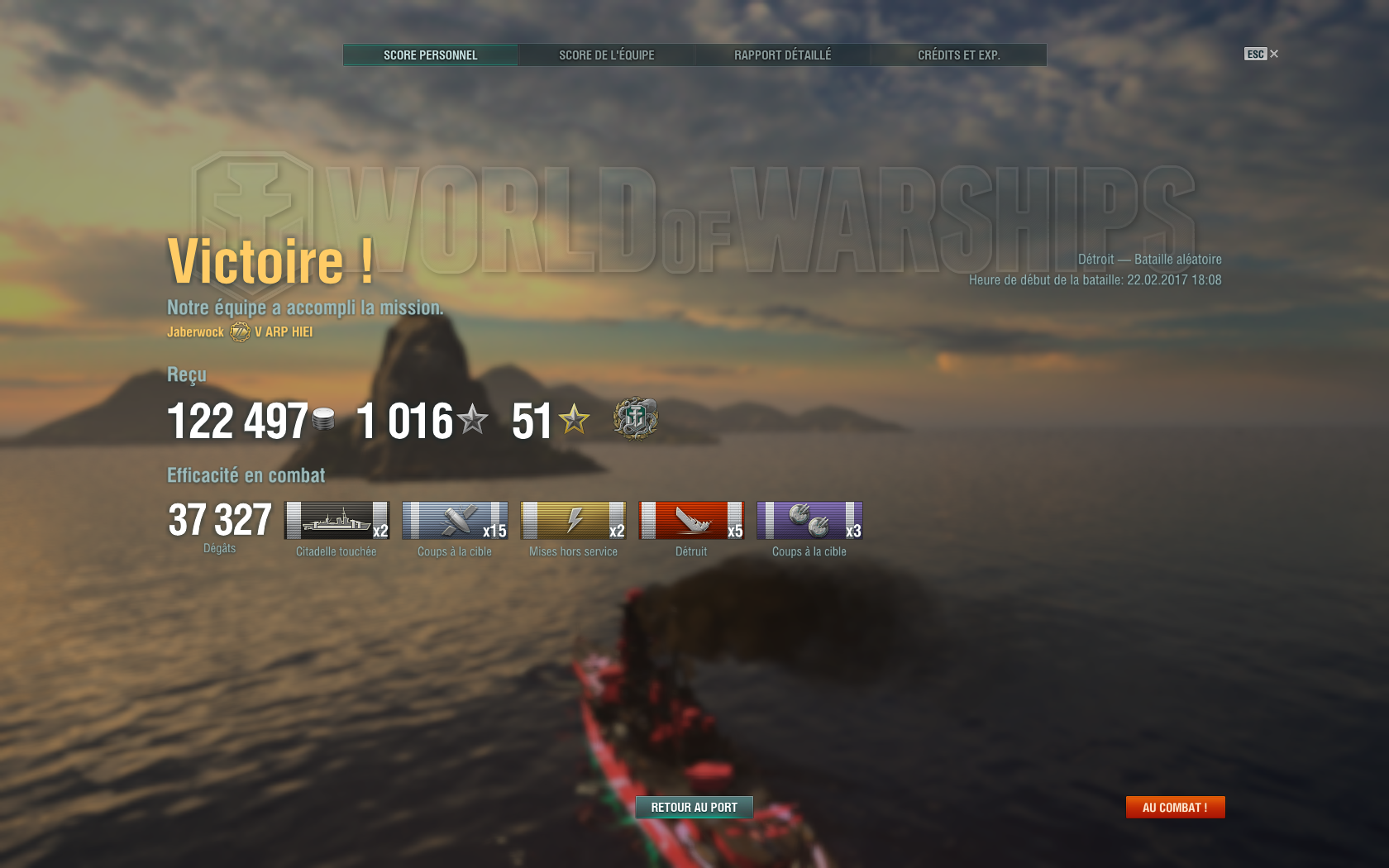Viewport: 1389px width, 868px height.
Task: Click the achievement emblem badge
Action: tap(635, 418)
